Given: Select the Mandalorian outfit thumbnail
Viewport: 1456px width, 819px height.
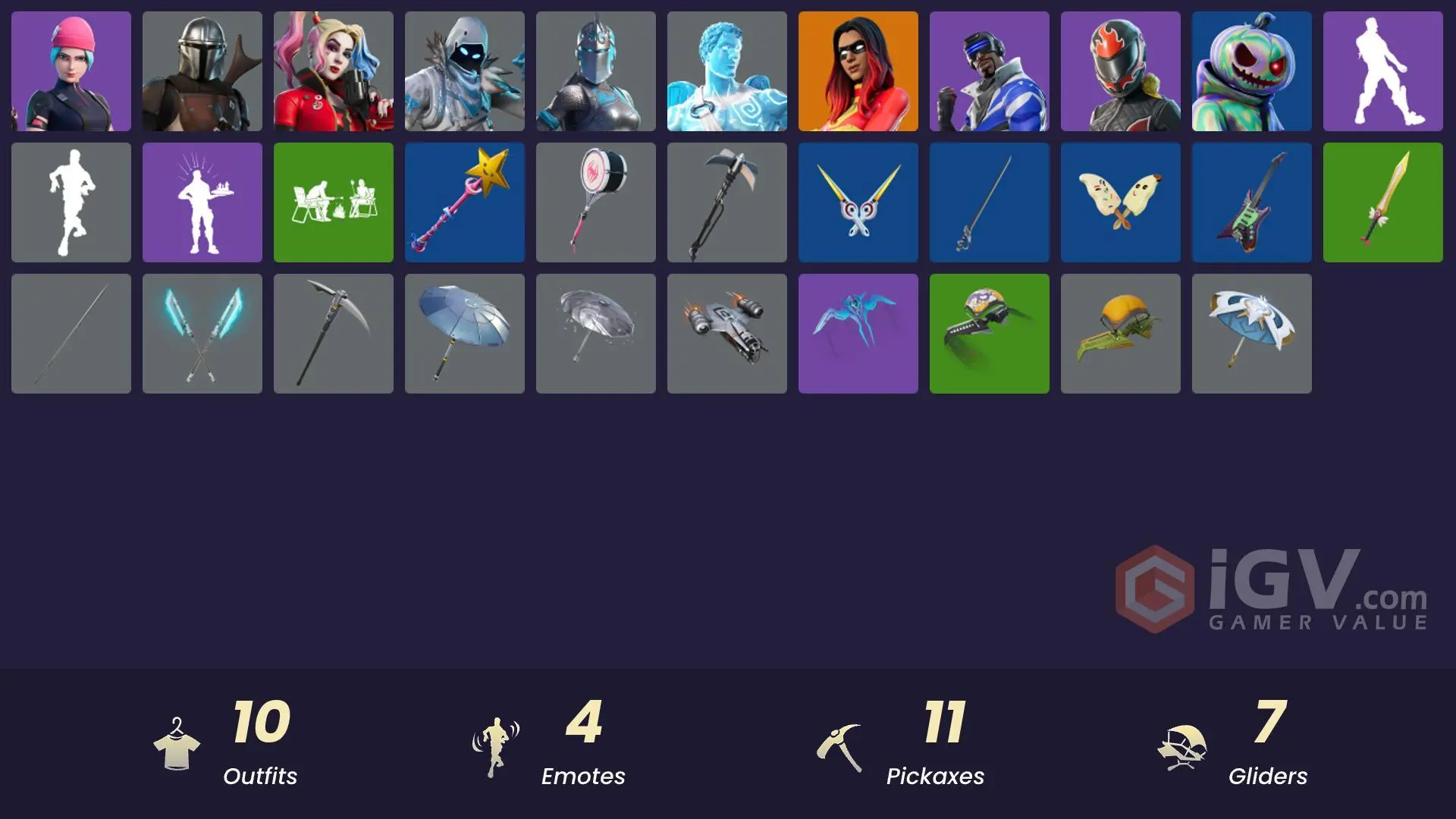Looking at the screenshot, I should coord(202,71).
